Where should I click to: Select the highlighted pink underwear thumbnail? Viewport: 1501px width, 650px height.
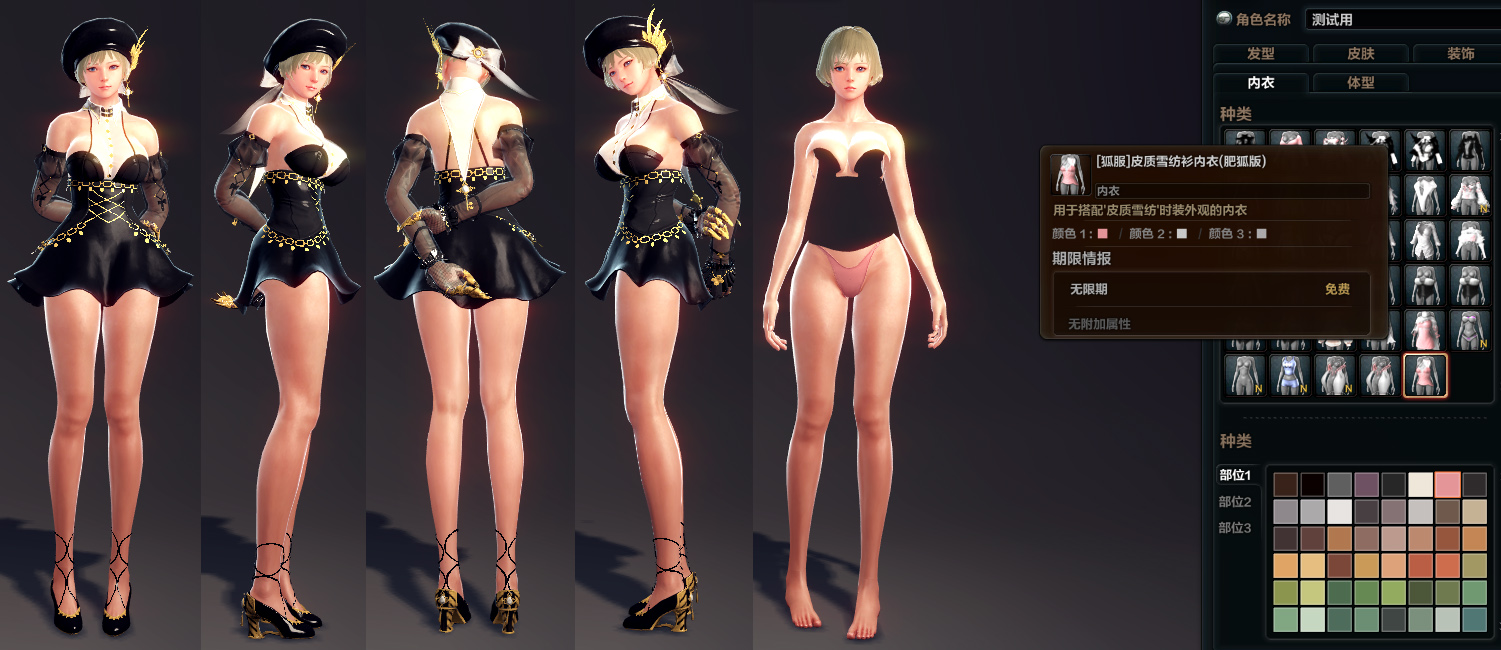click(x=1424, y=375)
